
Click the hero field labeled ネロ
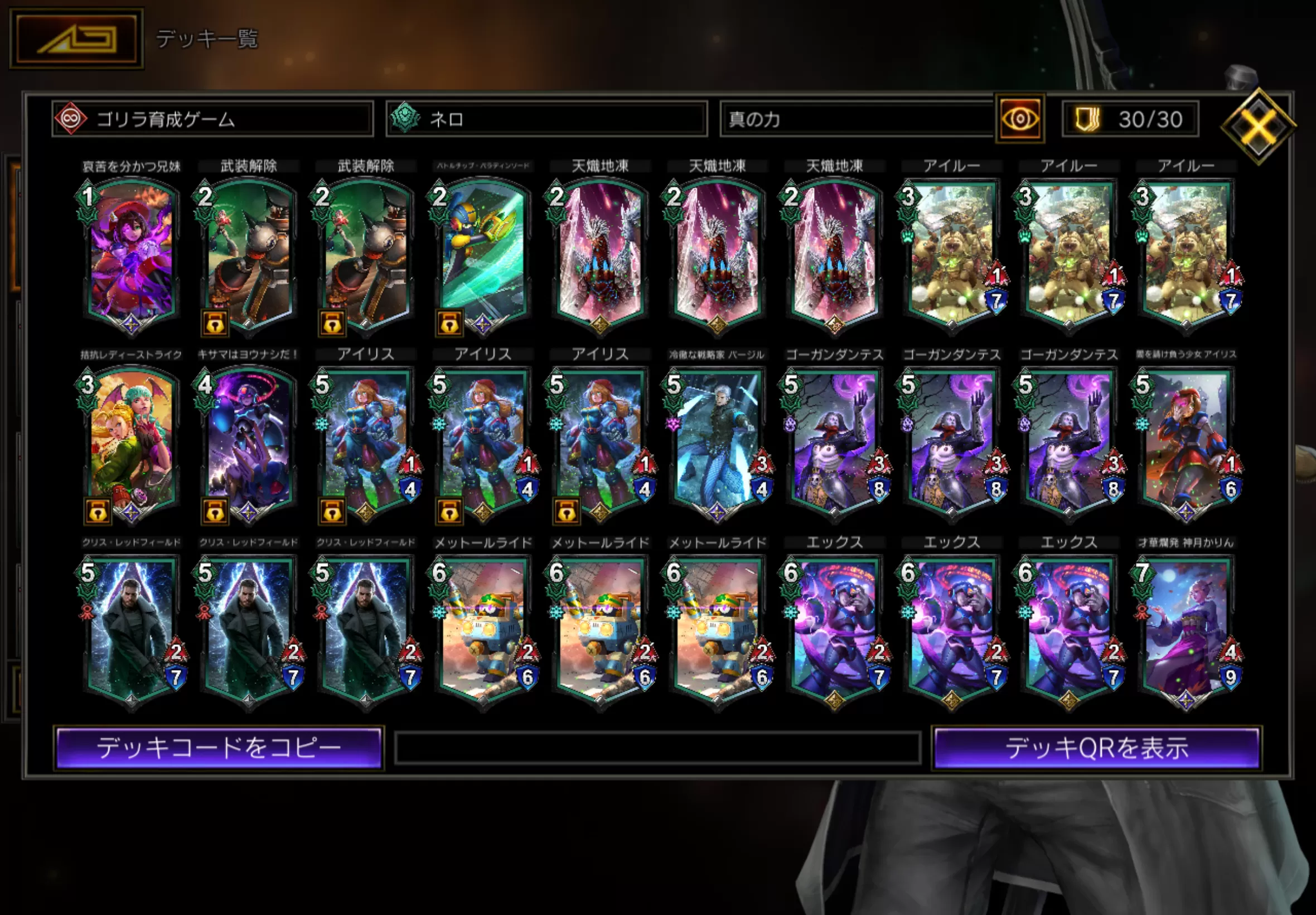click(x=546, y=119)
